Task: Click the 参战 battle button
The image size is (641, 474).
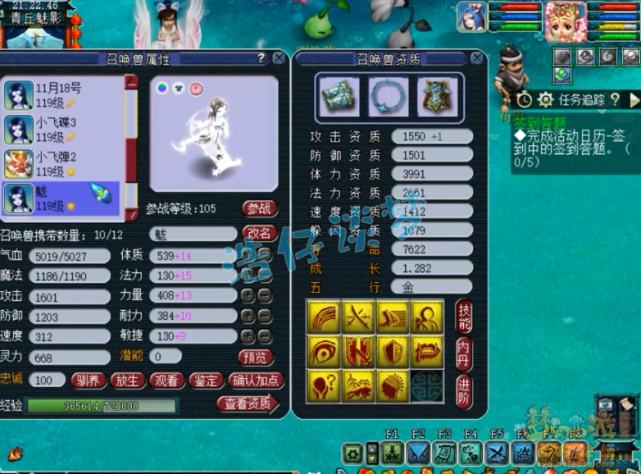Action: 258,209
